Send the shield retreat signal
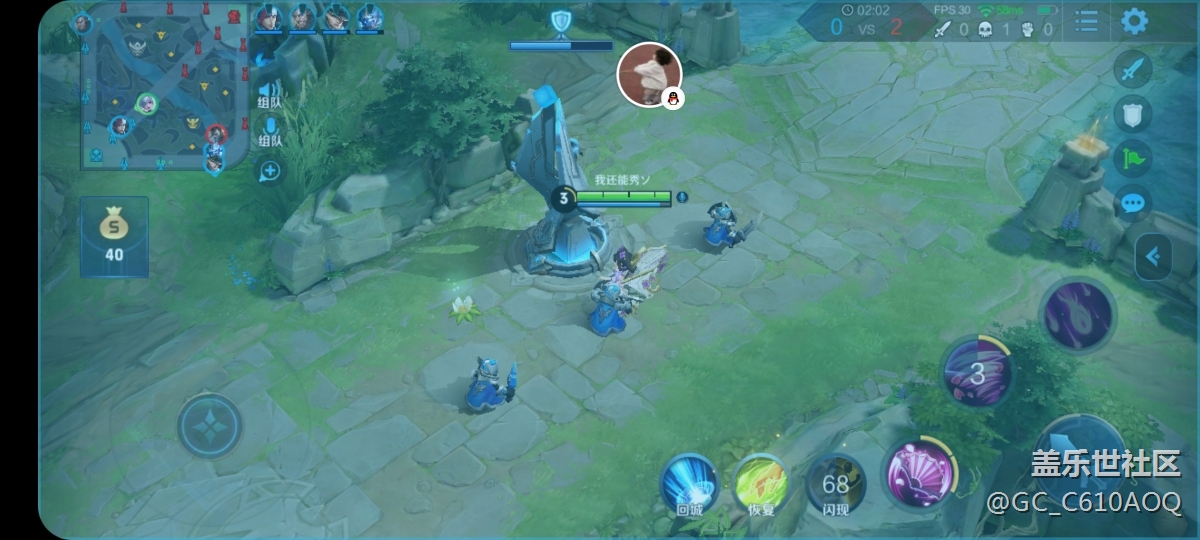The width and height of the screenshot is (1200, 540). coord(1132,114)
